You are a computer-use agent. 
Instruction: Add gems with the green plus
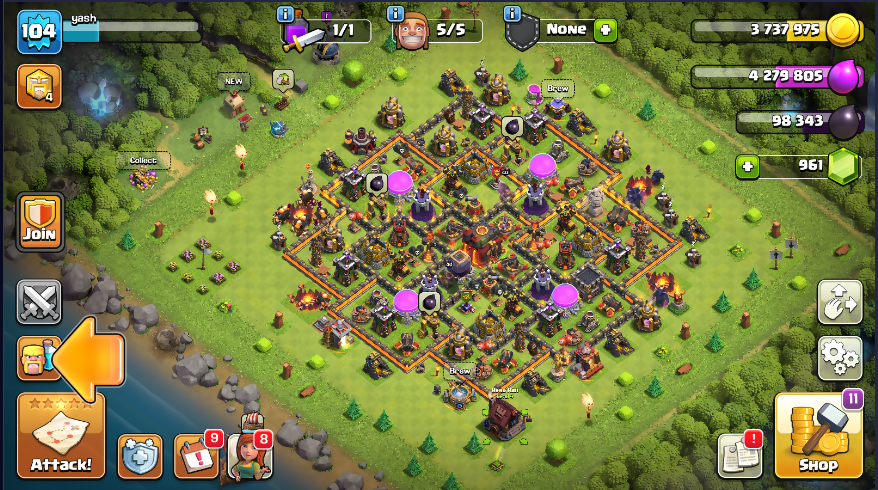(x=746, y=165)
